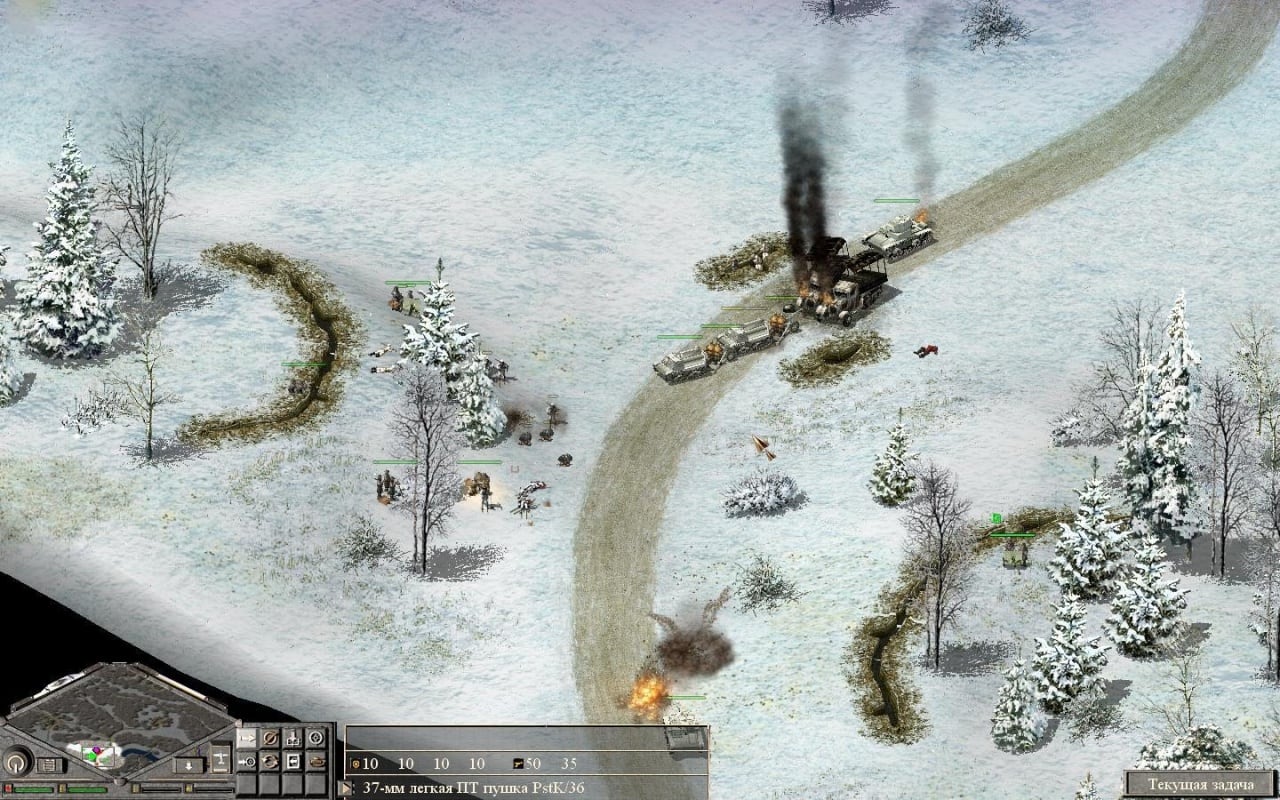This screenshot has height=800, width=1280.
Task: Open the Текущая задача objective panel
Action: click(1200, 783)
